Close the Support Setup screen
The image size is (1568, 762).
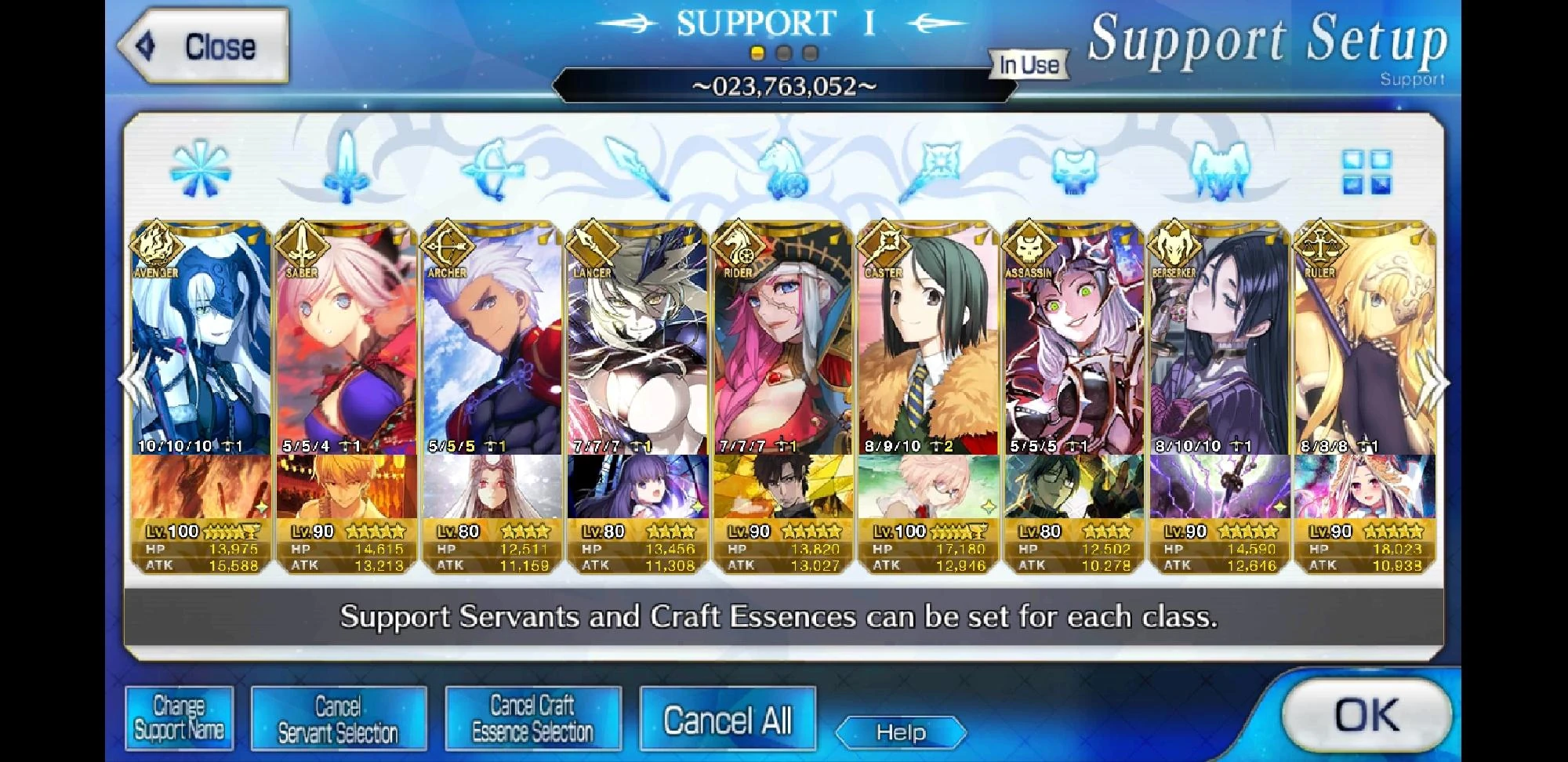coord(198,45)
